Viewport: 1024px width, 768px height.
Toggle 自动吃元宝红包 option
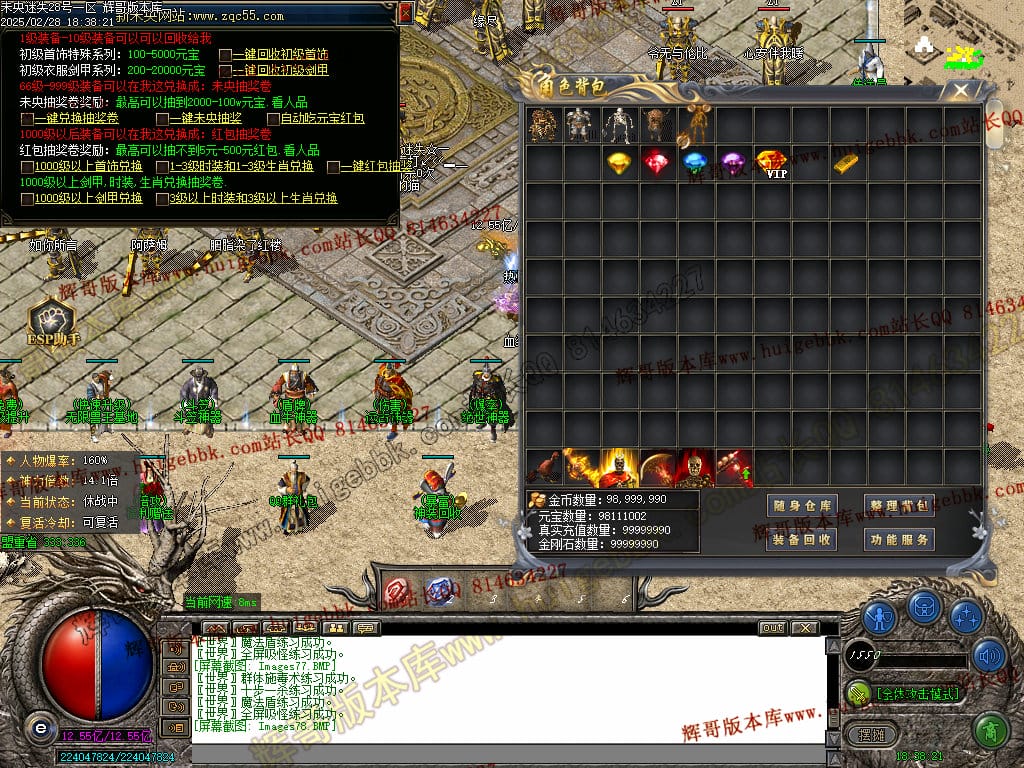tap(273, 119)
